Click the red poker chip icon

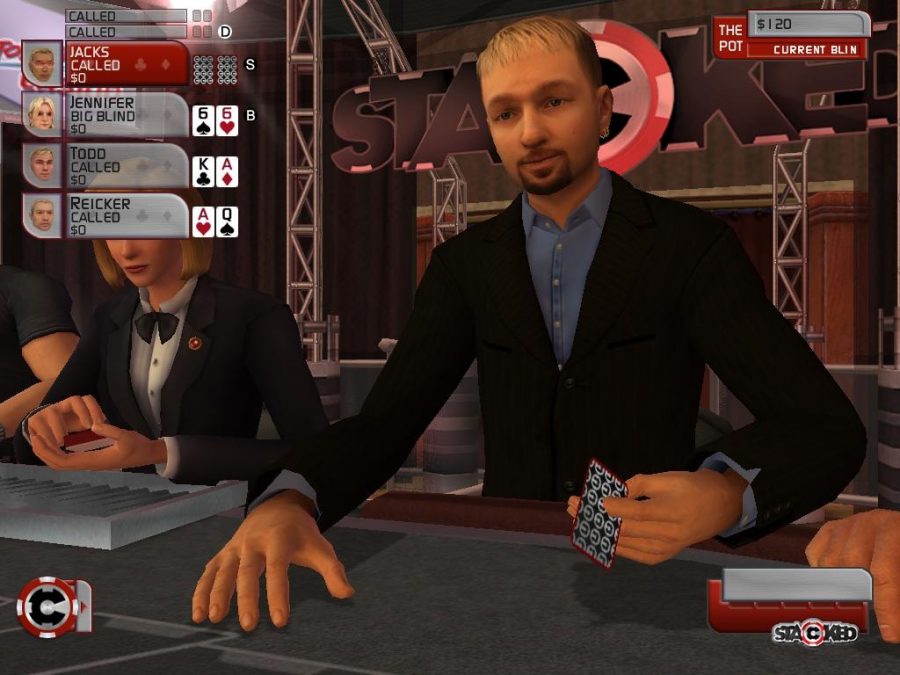pyautogui.click(x=48, y=606)
